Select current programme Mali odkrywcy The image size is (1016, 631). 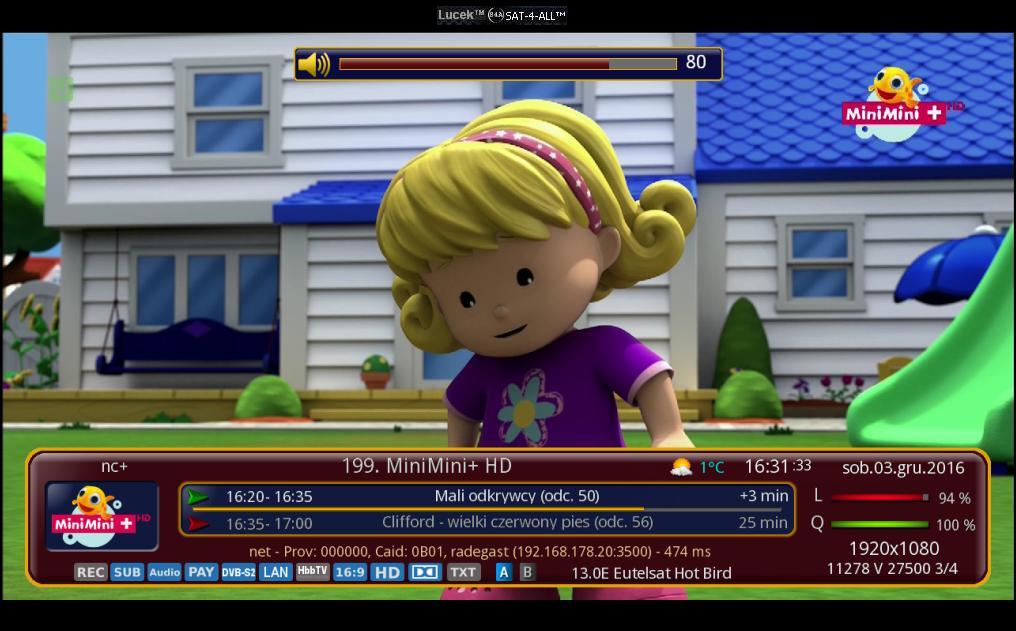tap(517, 496)
